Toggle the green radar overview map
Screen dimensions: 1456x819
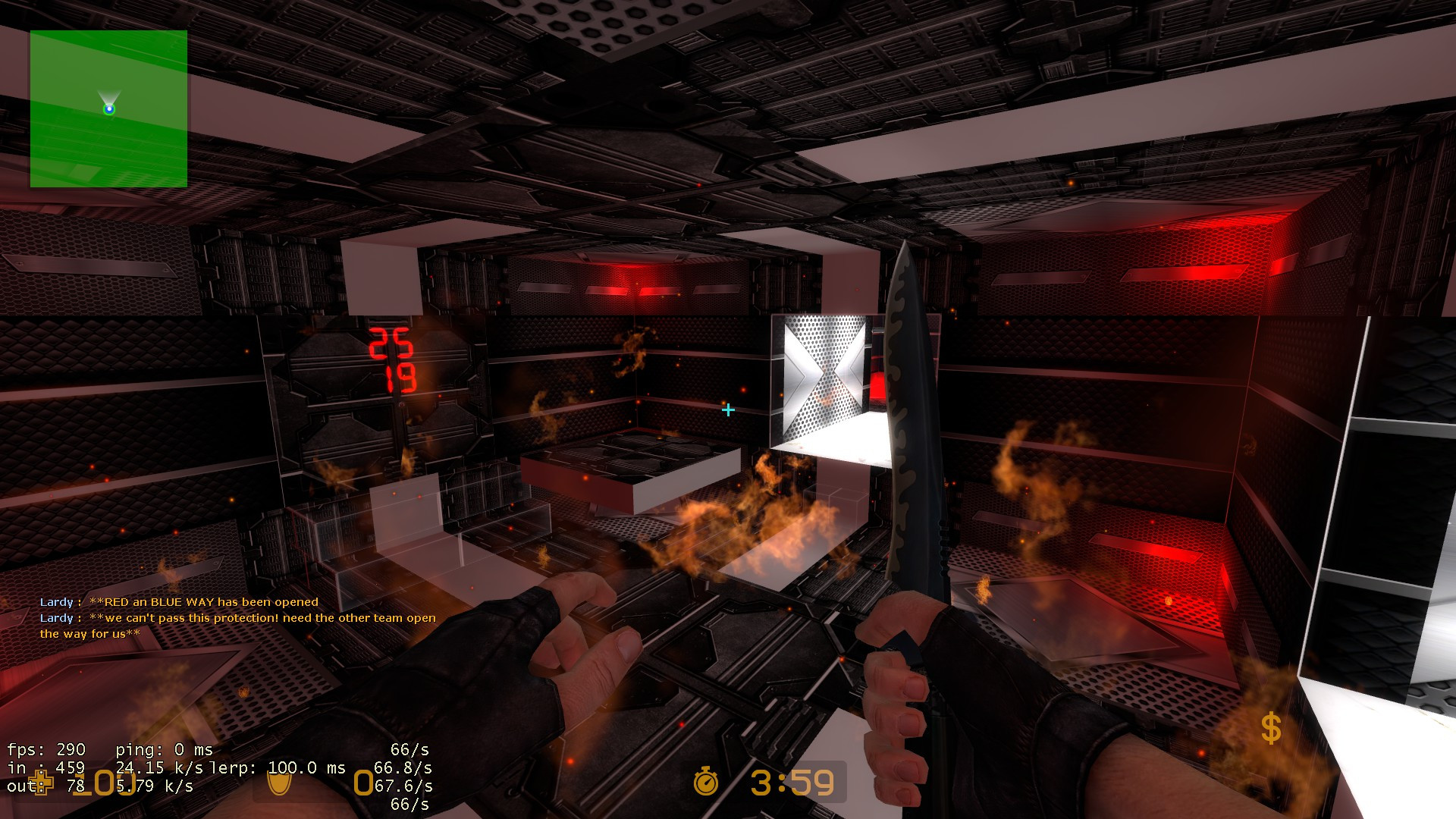[x=108, y=108]
